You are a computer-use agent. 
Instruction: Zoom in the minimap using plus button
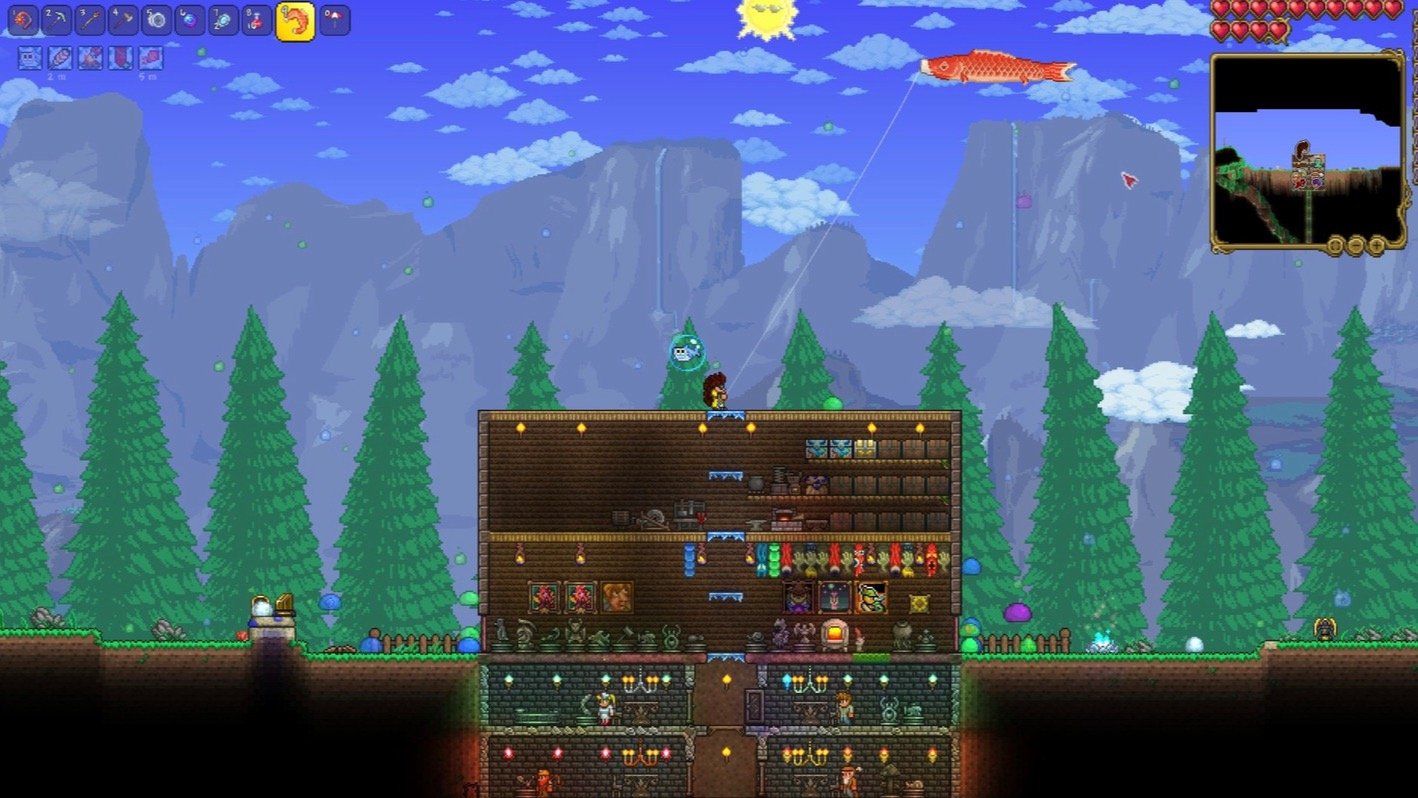point(1377,244)
